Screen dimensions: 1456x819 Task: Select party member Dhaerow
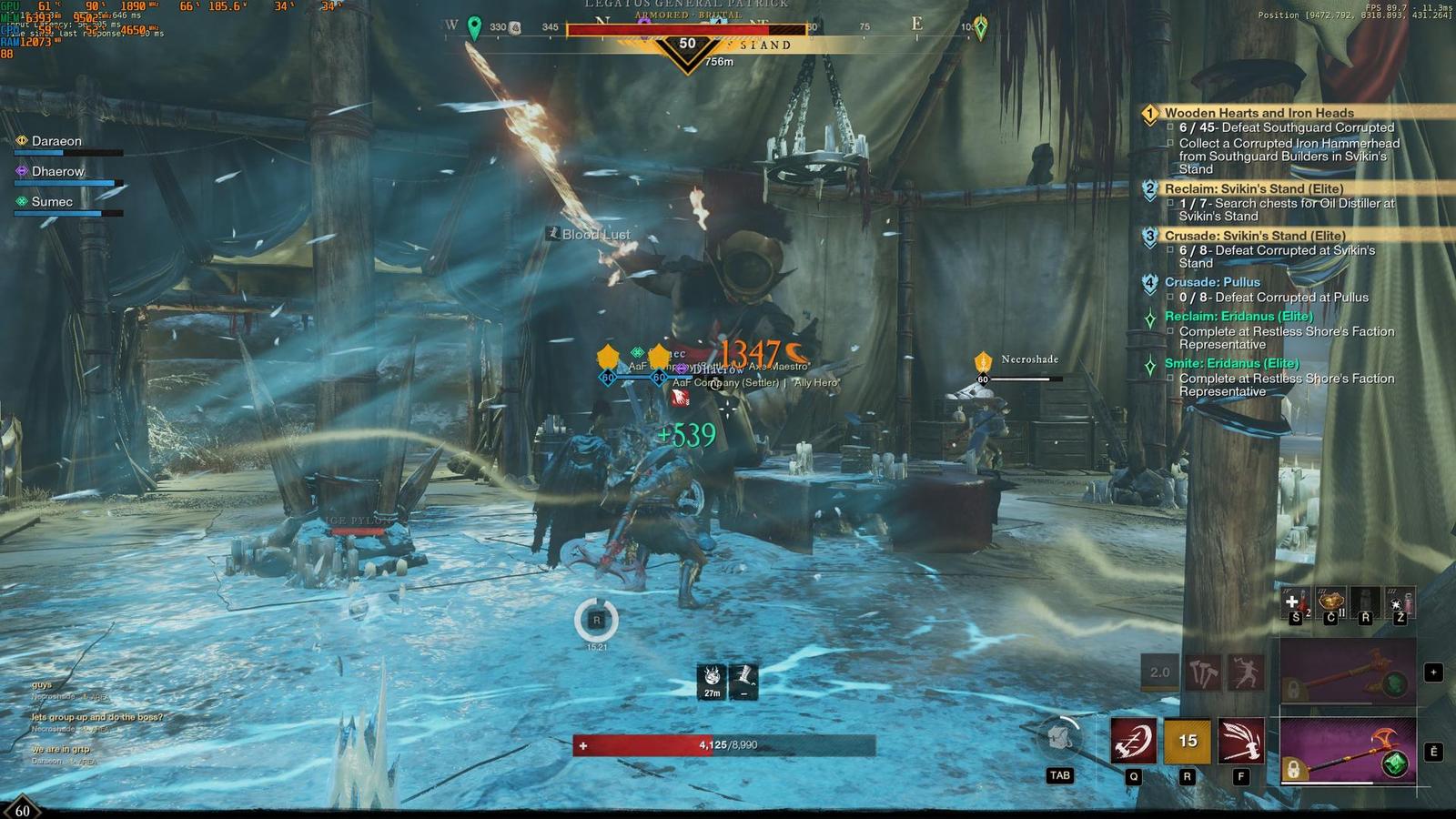tap(57, 171)
